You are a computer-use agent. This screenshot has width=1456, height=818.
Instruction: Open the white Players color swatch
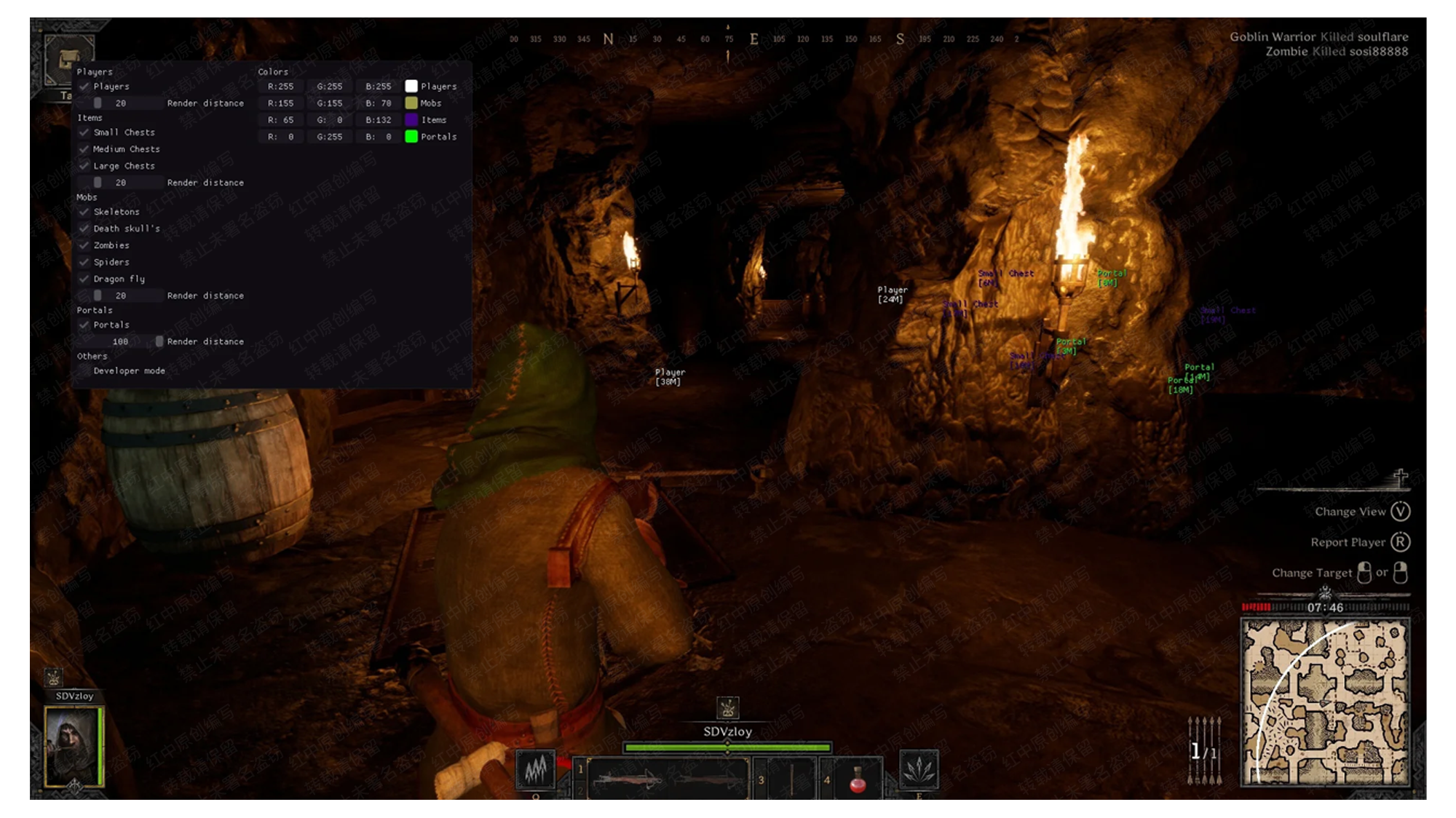(411, 87)
